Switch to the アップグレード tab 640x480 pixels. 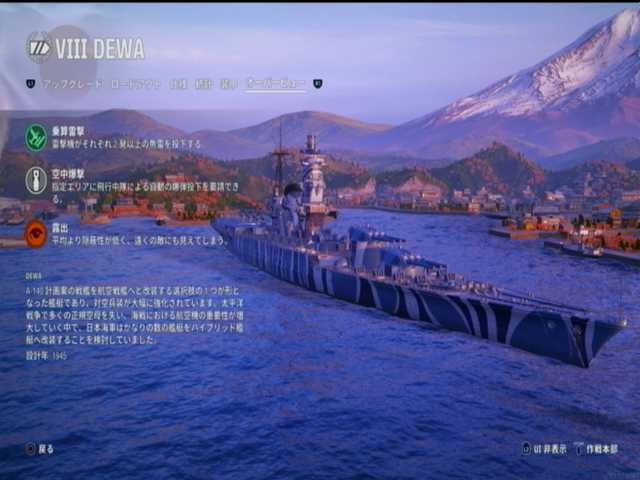[x=72, y=84]
